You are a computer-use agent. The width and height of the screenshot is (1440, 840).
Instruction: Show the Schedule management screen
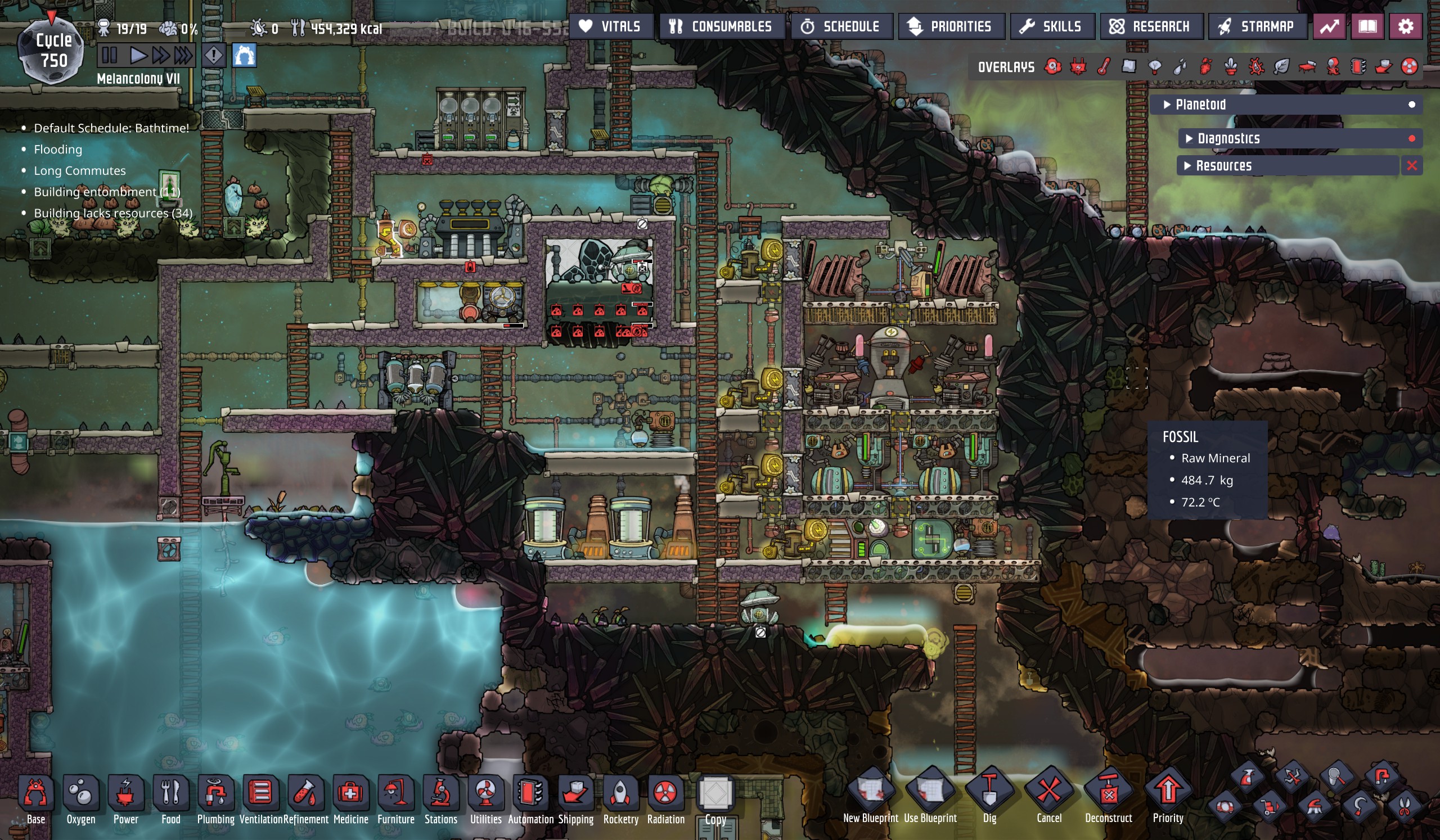(840, 26)
